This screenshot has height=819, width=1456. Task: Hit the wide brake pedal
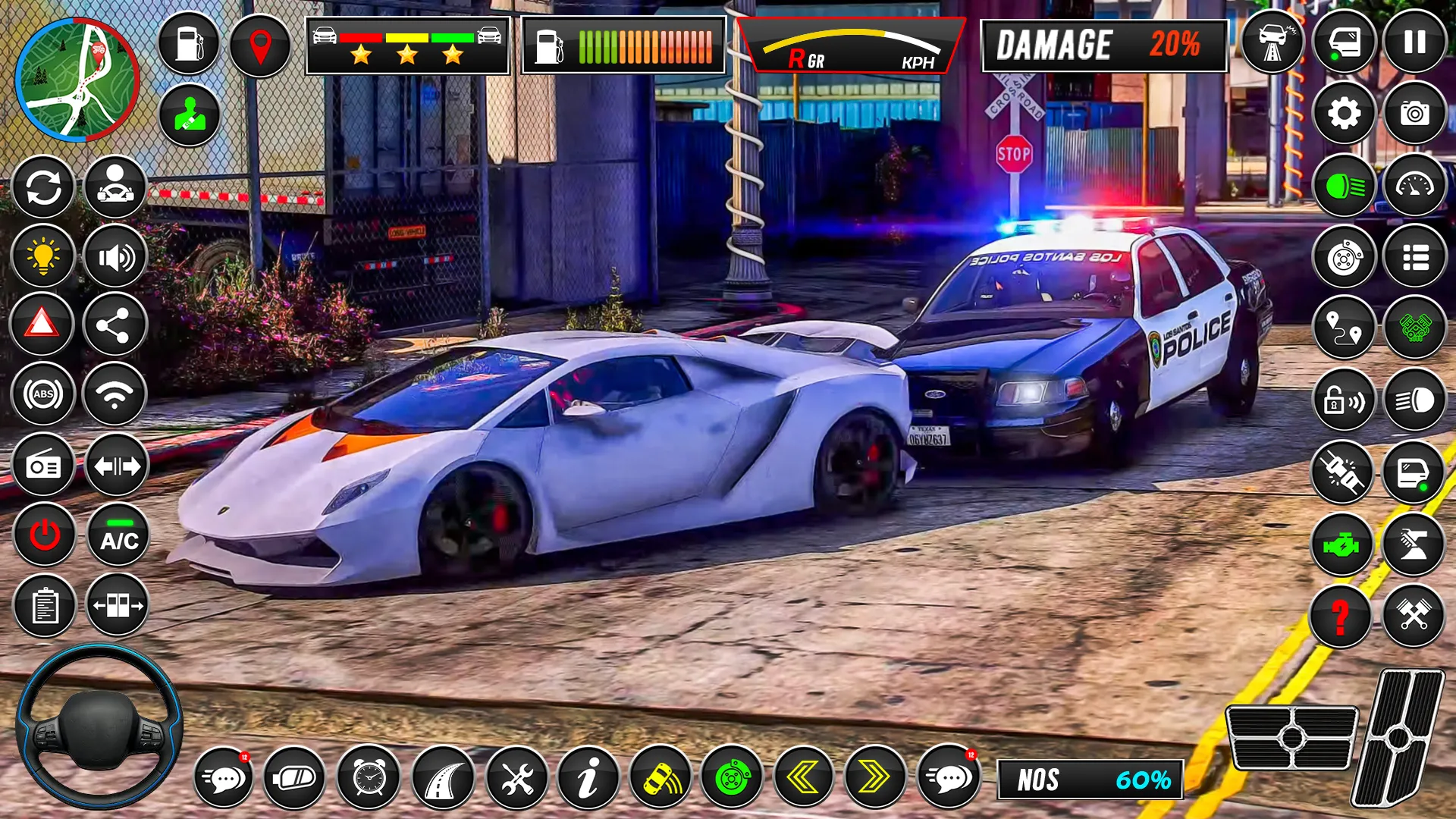1291,737
